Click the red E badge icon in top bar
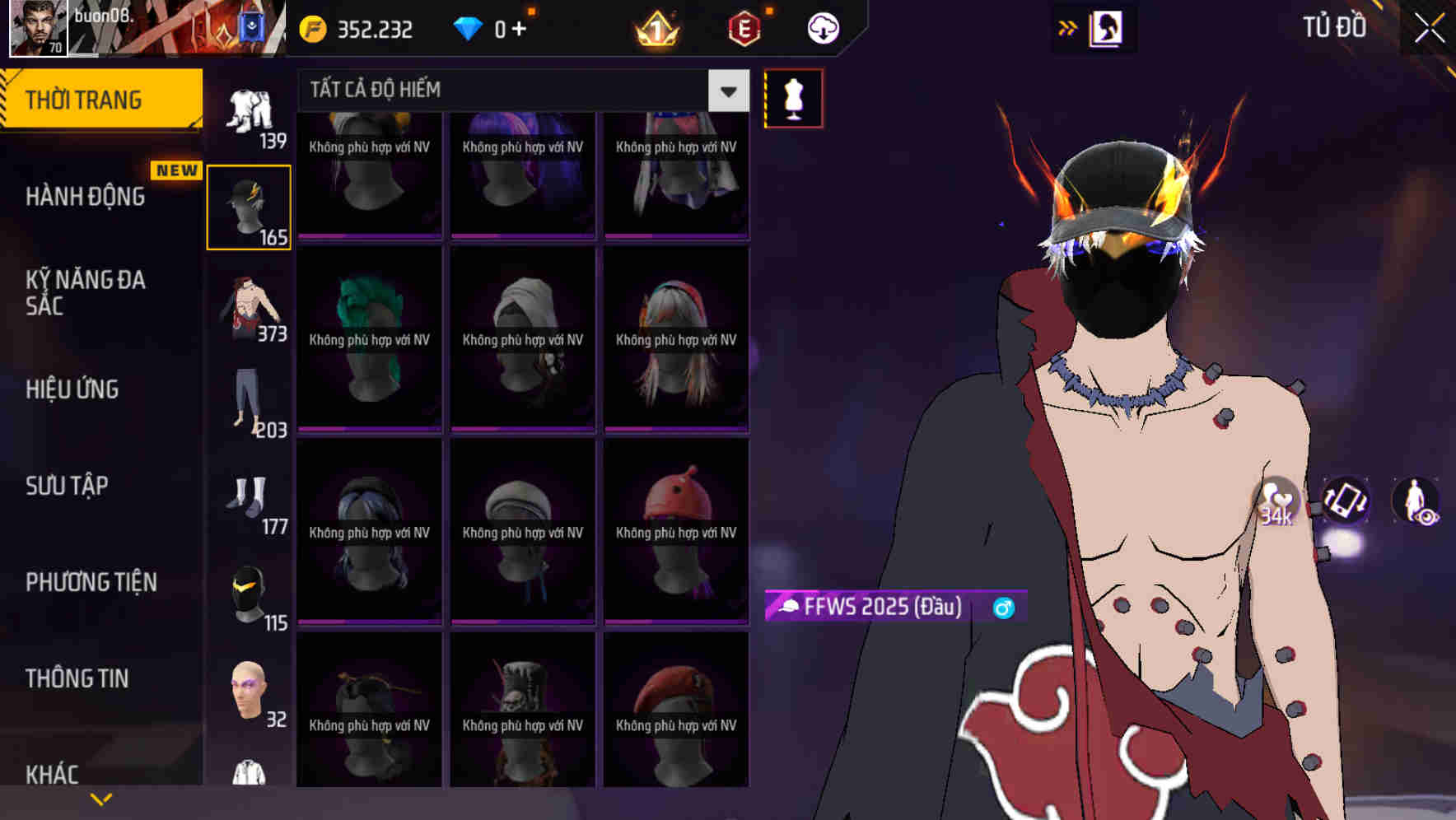Viewport: 1456px width, 820px height. [x=742, y=27]
